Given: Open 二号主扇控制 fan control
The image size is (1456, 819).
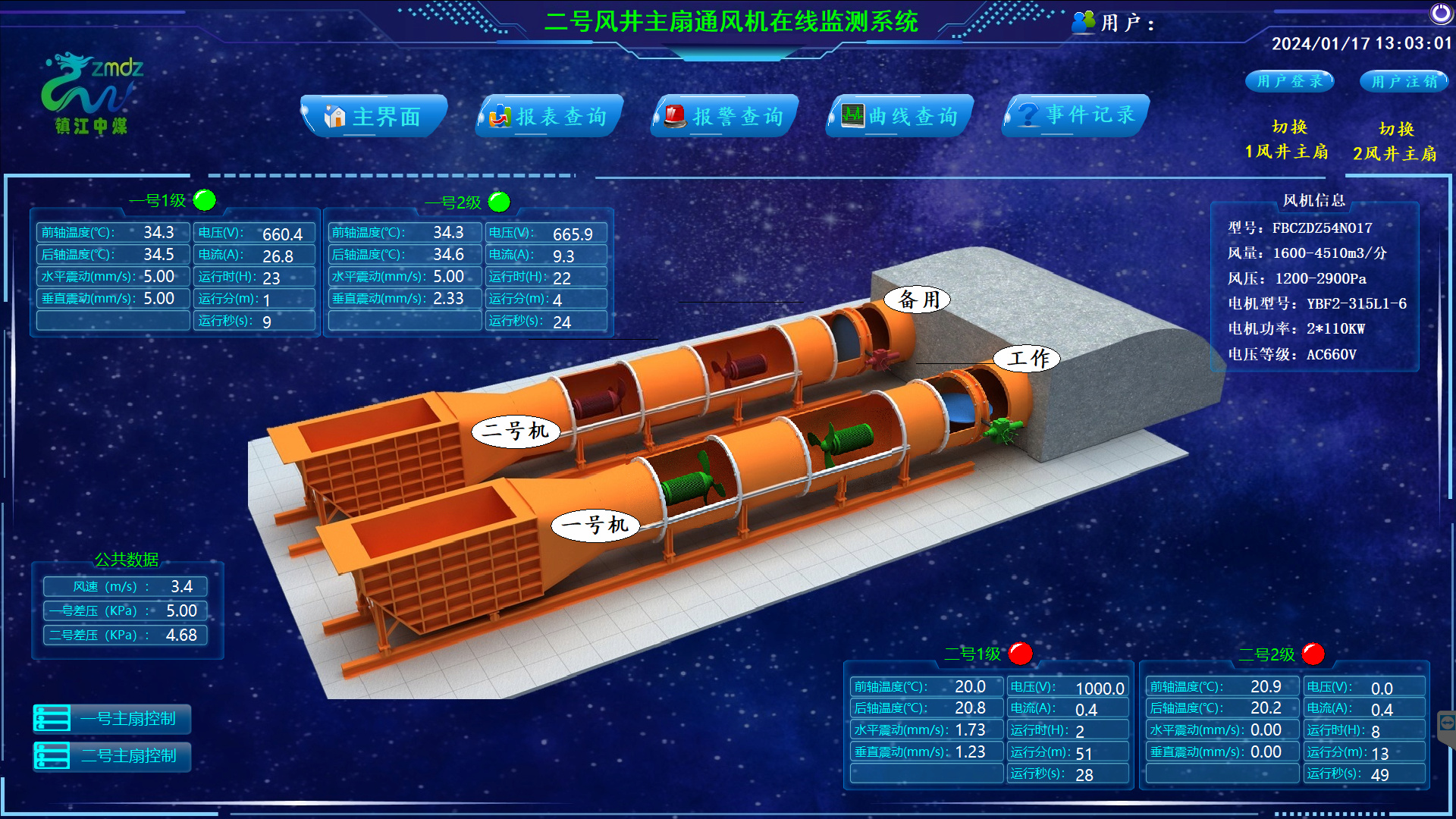Looking at the screenshot, I should [112, 756].
